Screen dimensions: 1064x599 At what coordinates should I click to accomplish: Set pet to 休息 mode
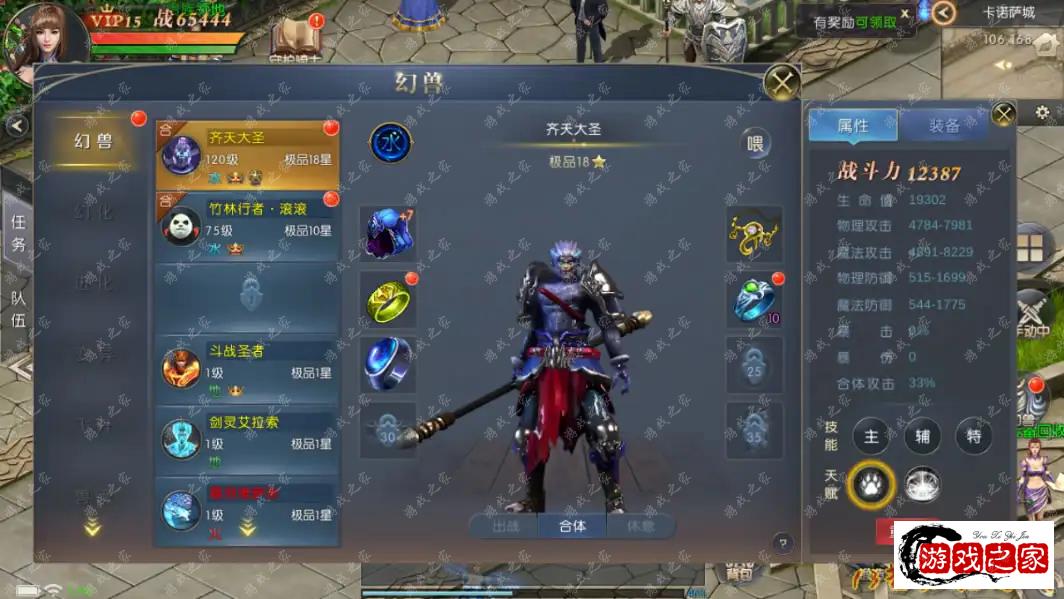click(x=640, y=525)
